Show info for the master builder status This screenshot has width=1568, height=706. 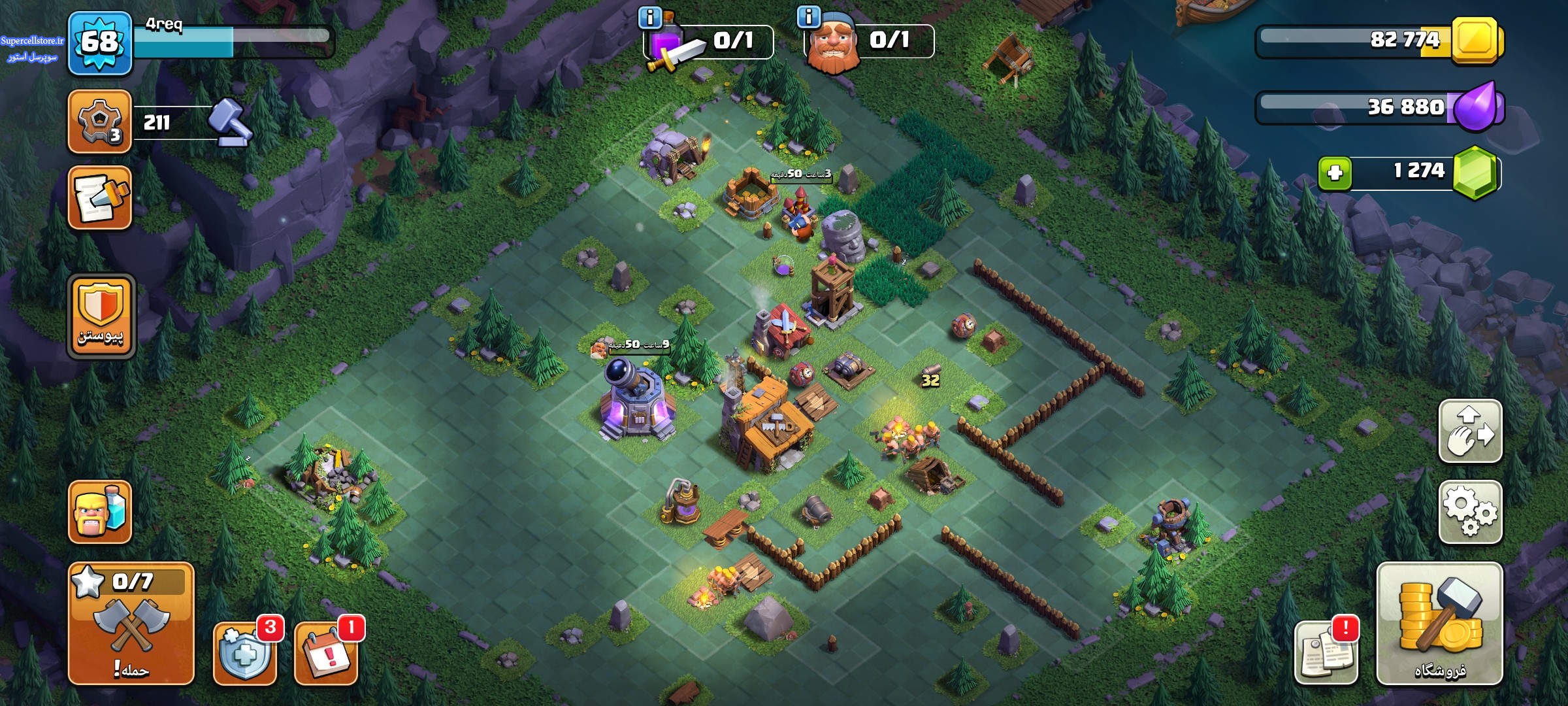tap(809, 17)
